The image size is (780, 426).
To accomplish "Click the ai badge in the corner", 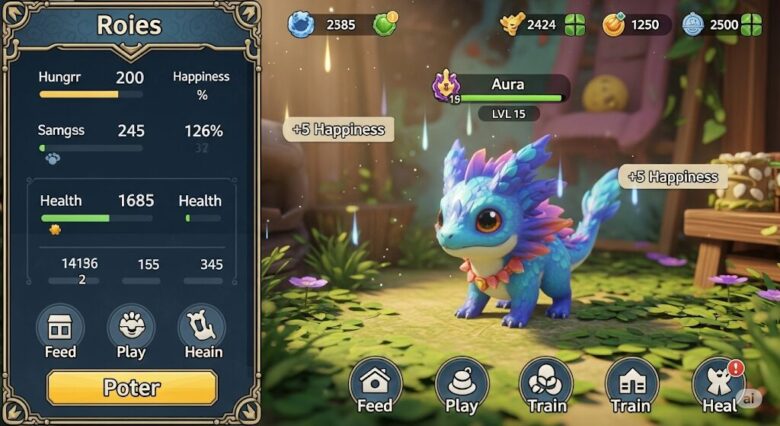I will pos(748,399).
